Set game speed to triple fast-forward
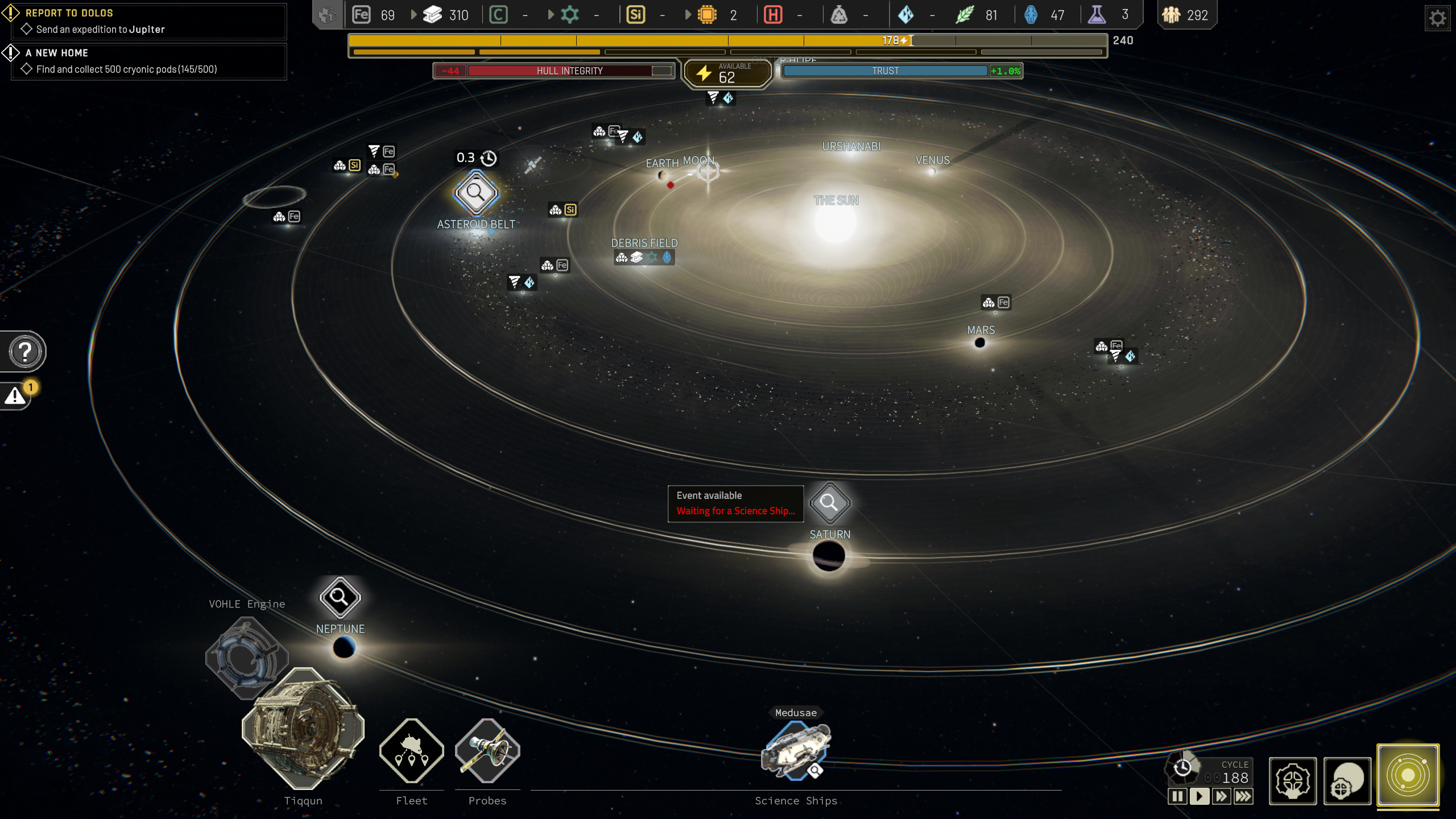Viewport: 1456px width, 819px height. click(1243, 796)
